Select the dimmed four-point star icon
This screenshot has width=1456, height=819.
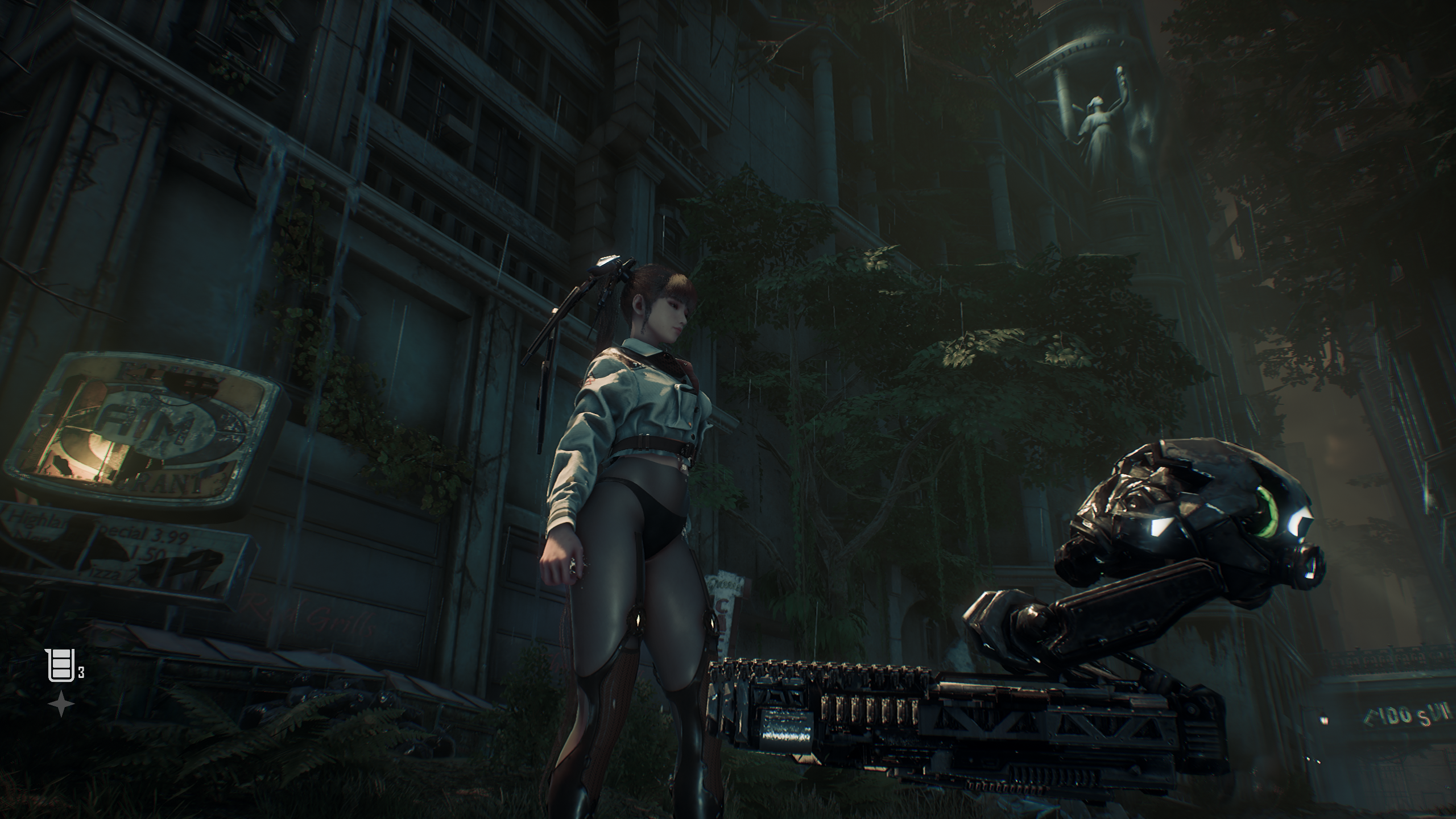pyautogui.click(x=61, y=705)
